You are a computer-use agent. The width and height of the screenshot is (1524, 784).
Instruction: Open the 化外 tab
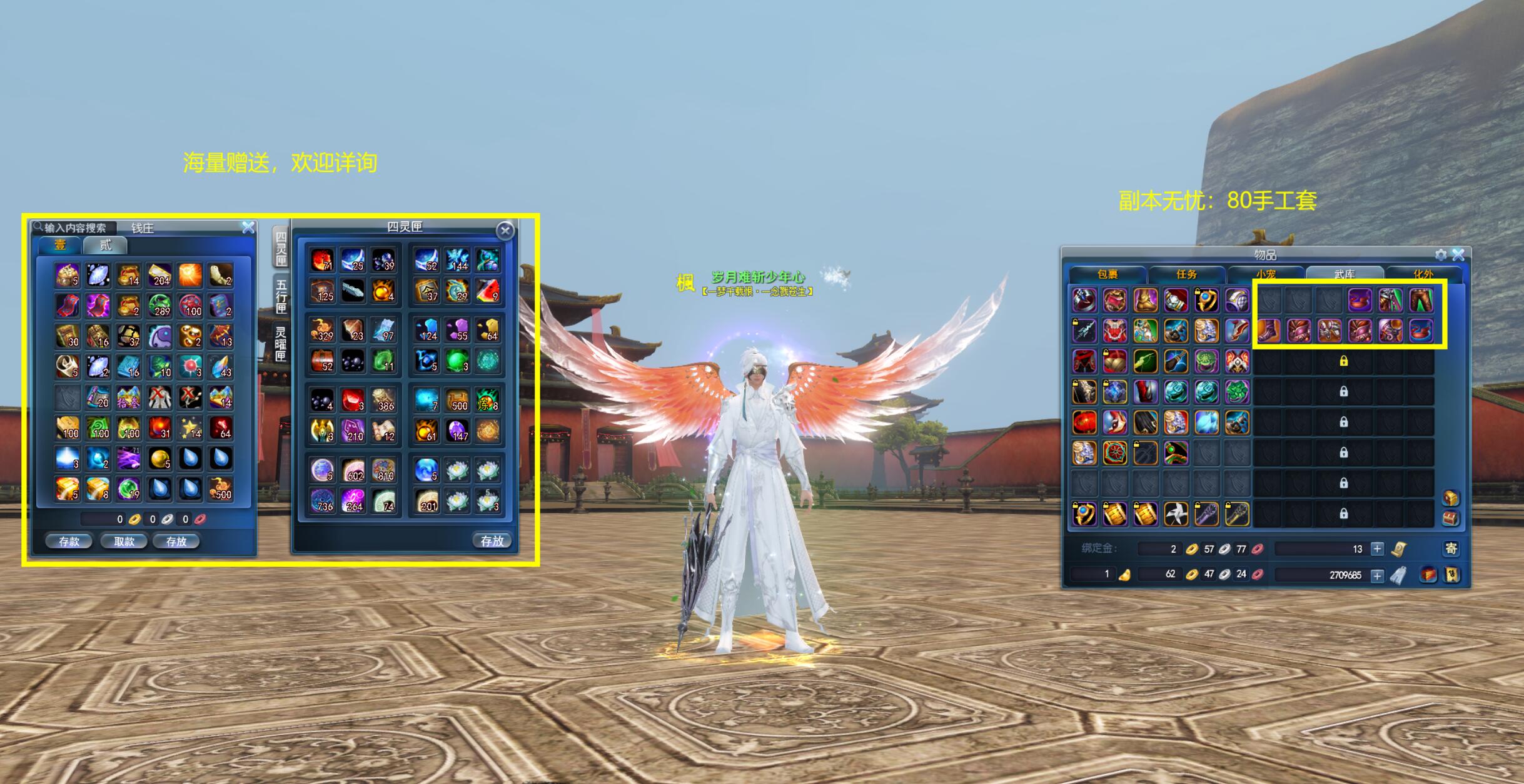click(x=1423, y=274)
